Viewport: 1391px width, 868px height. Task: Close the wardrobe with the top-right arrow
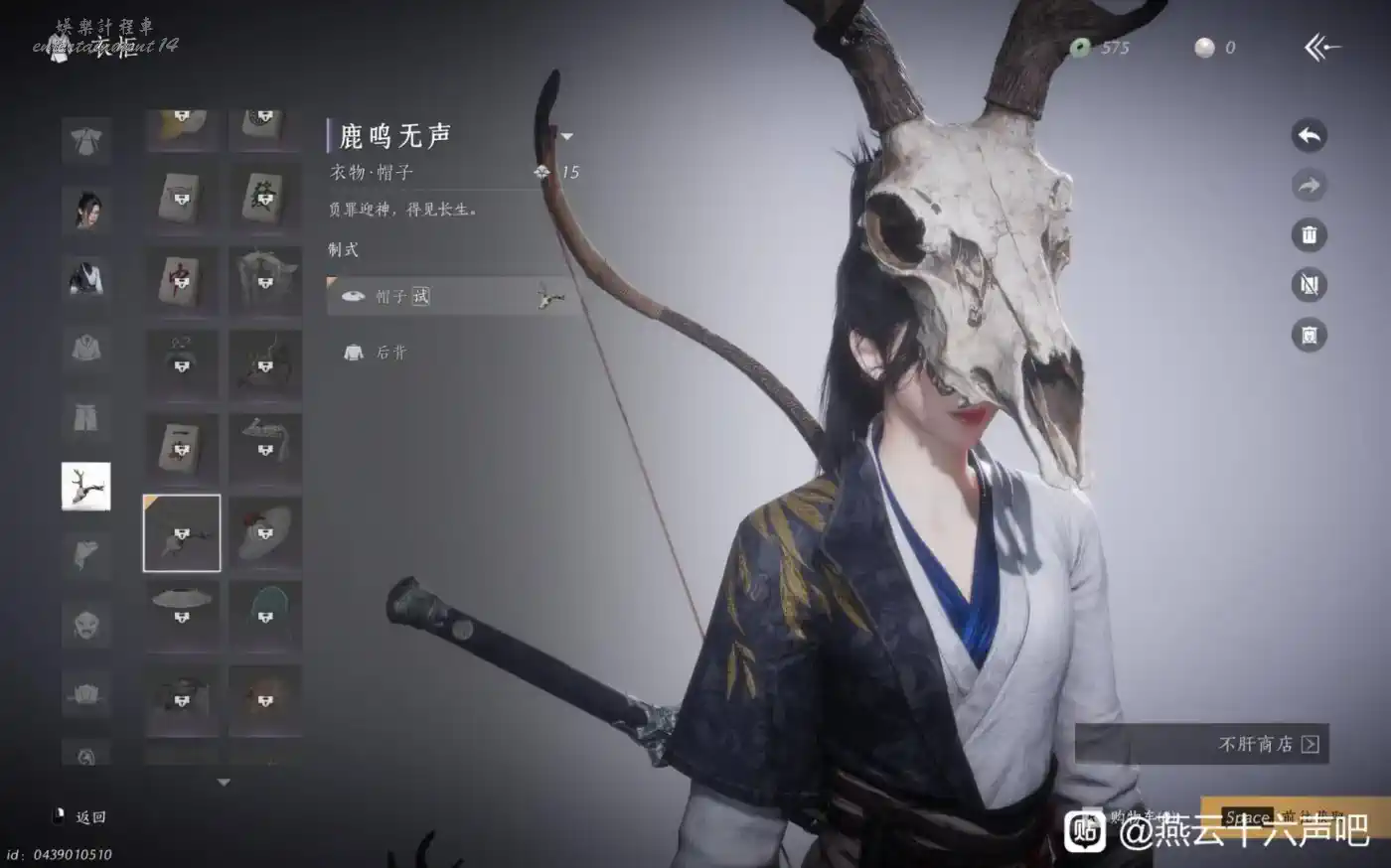pos(1322,47)
